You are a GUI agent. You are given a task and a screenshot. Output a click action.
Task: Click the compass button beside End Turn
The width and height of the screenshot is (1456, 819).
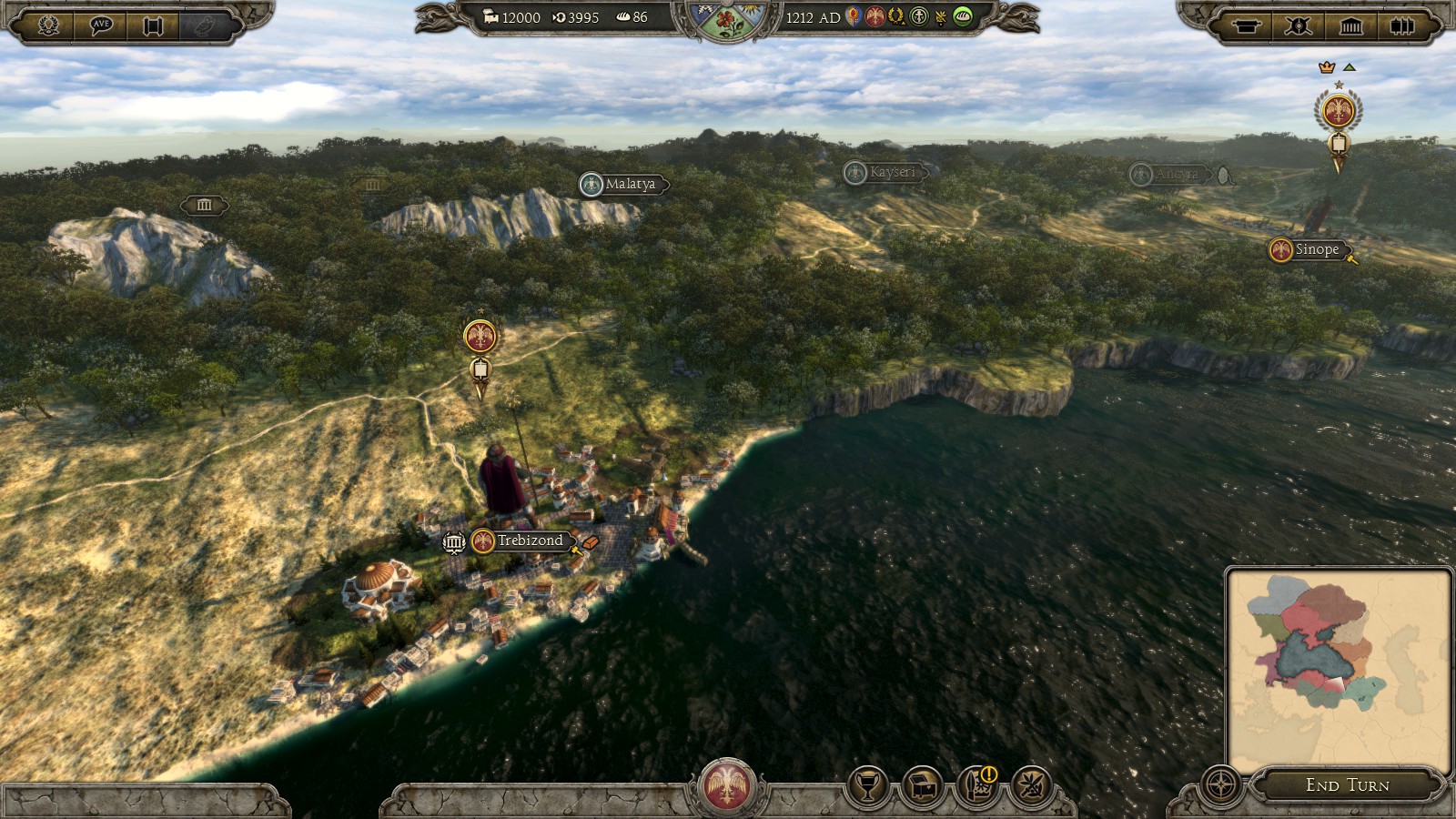tap(1220, 784)
